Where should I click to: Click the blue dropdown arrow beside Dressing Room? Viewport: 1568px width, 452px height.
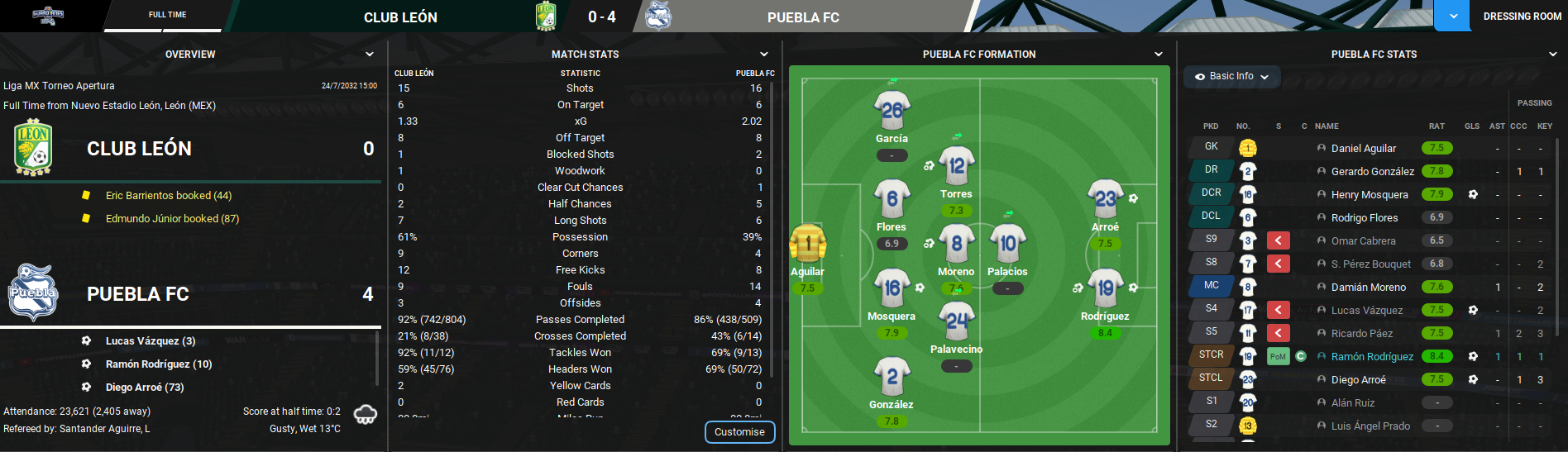coord(1452,17)
